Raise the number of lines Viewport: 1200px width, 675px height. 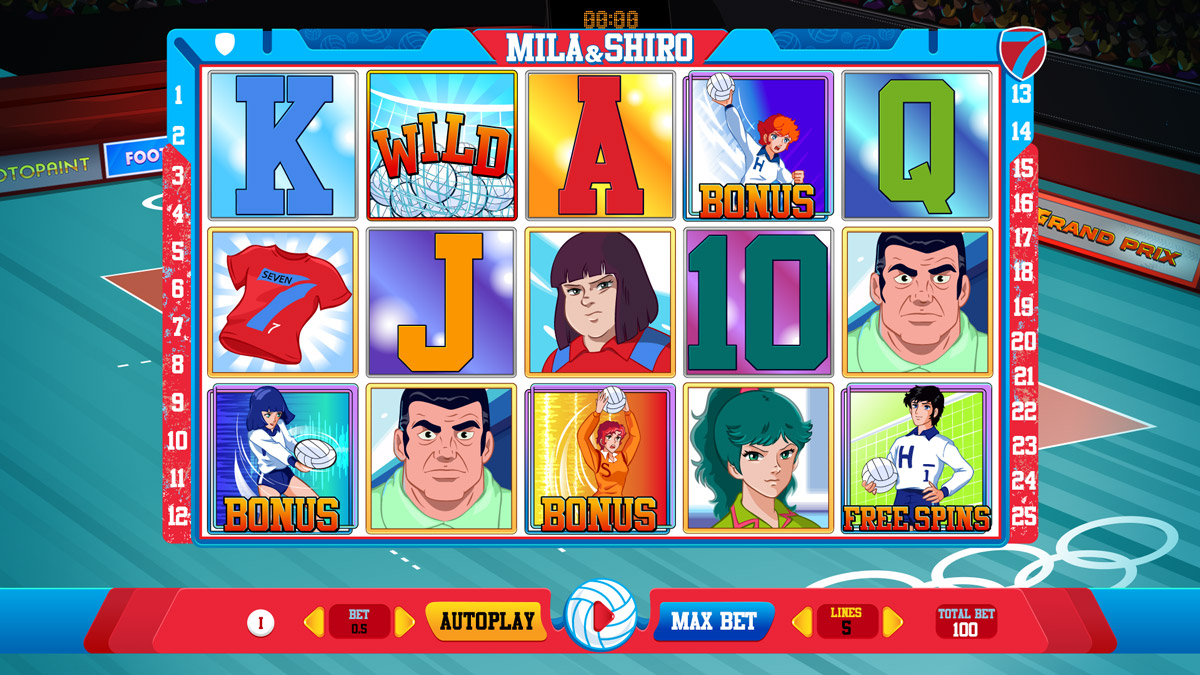coord(892,622)
